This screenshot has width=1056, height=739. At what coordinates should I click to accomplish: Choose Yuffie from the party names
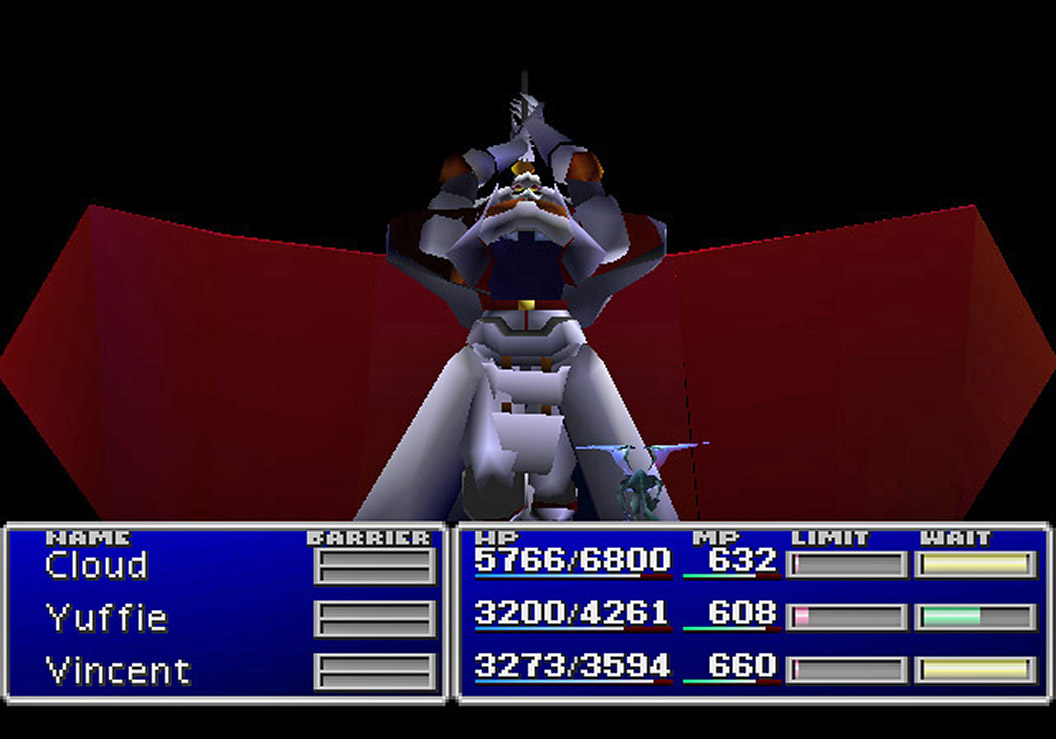pos(106,618)
